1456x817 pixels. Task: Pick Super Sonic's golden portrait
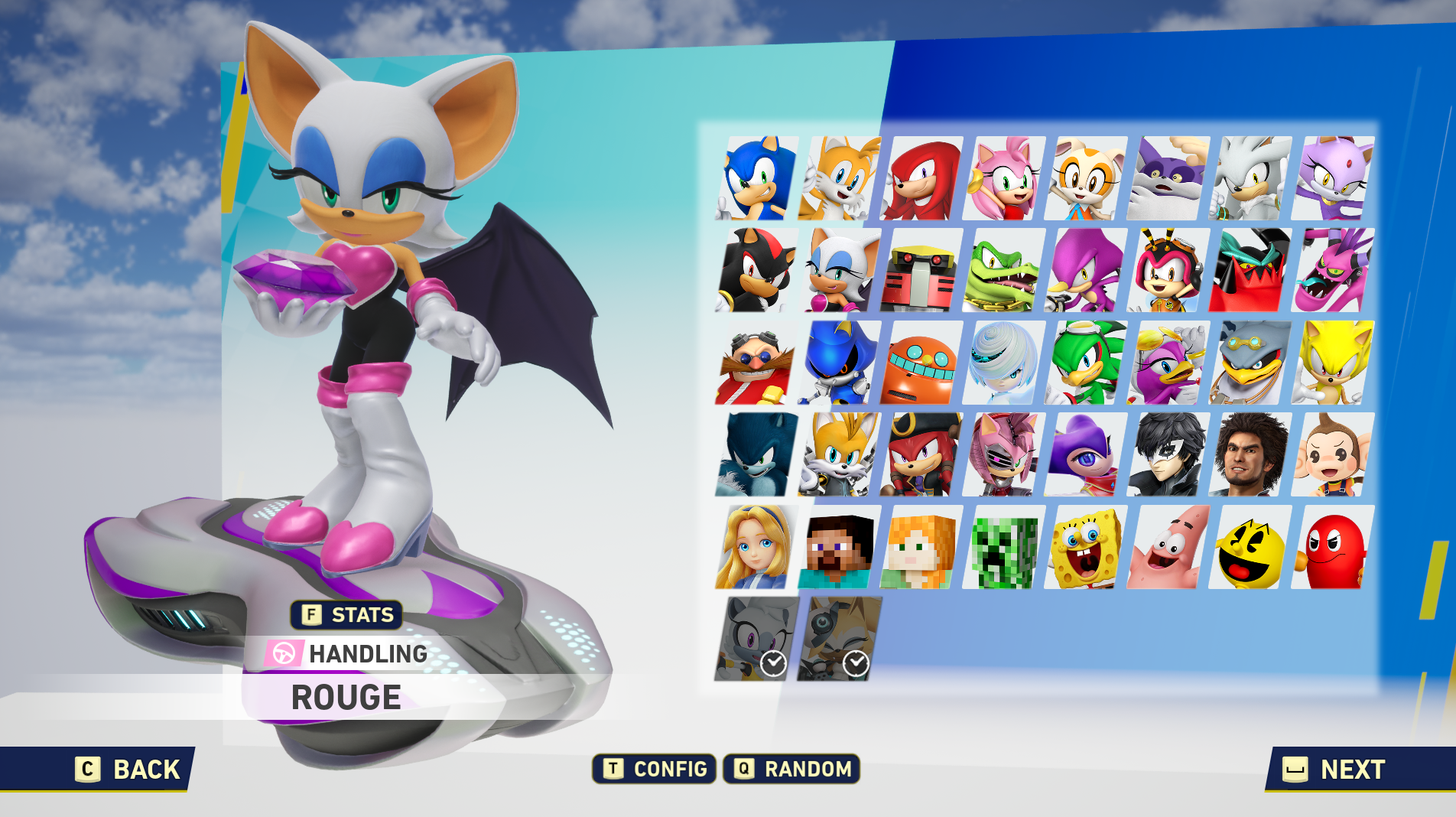click(x=1333, y=363)
